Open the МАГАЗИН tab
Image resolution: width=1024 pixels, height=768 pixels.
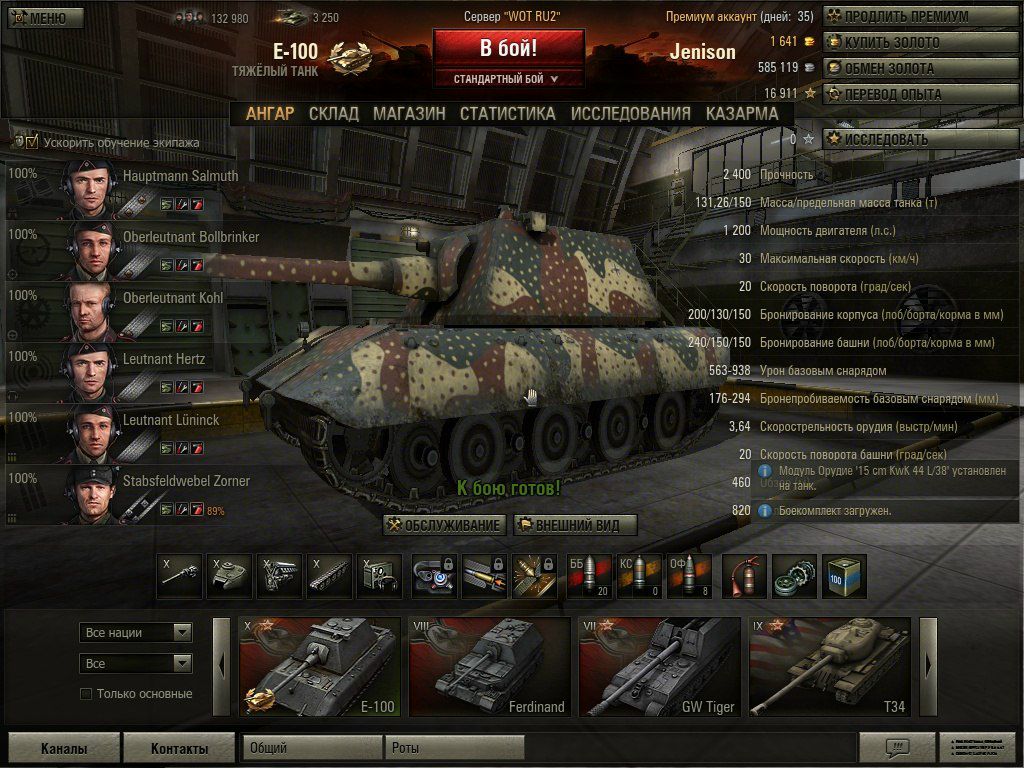click(x=409, y=114)
